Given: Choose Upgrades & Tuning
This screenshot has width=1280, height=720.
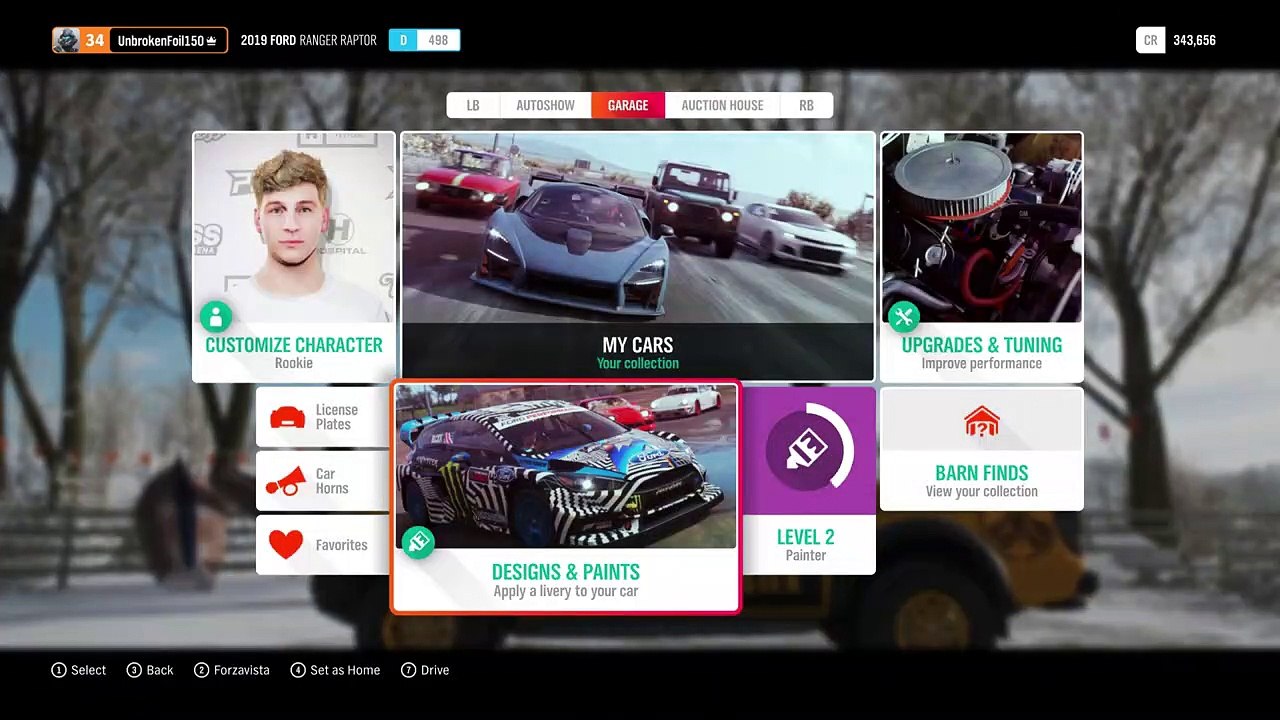Looking at the screenshot, I should coord(981,258).
